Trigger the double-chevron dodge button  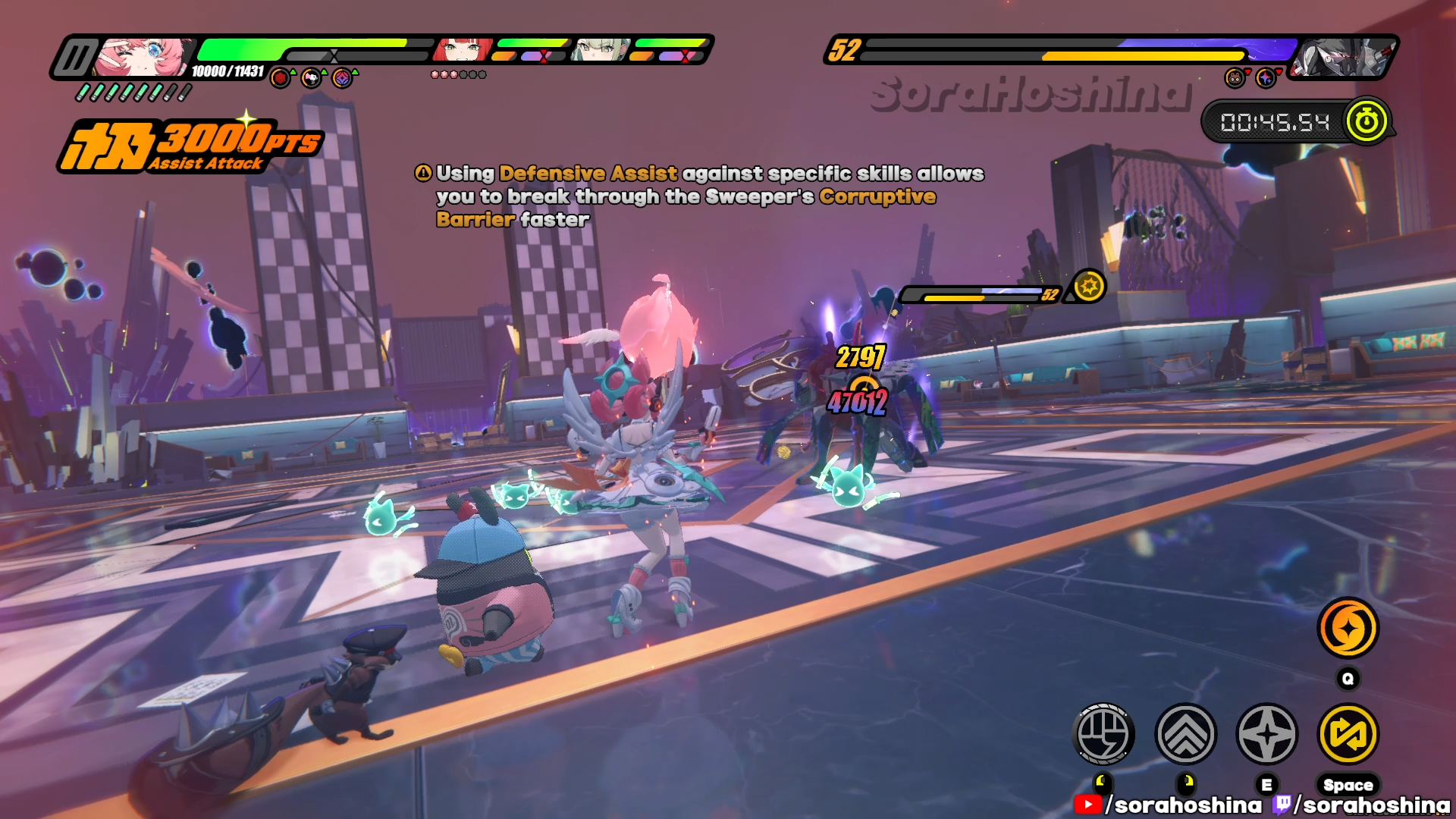[x=1185, y=734]
